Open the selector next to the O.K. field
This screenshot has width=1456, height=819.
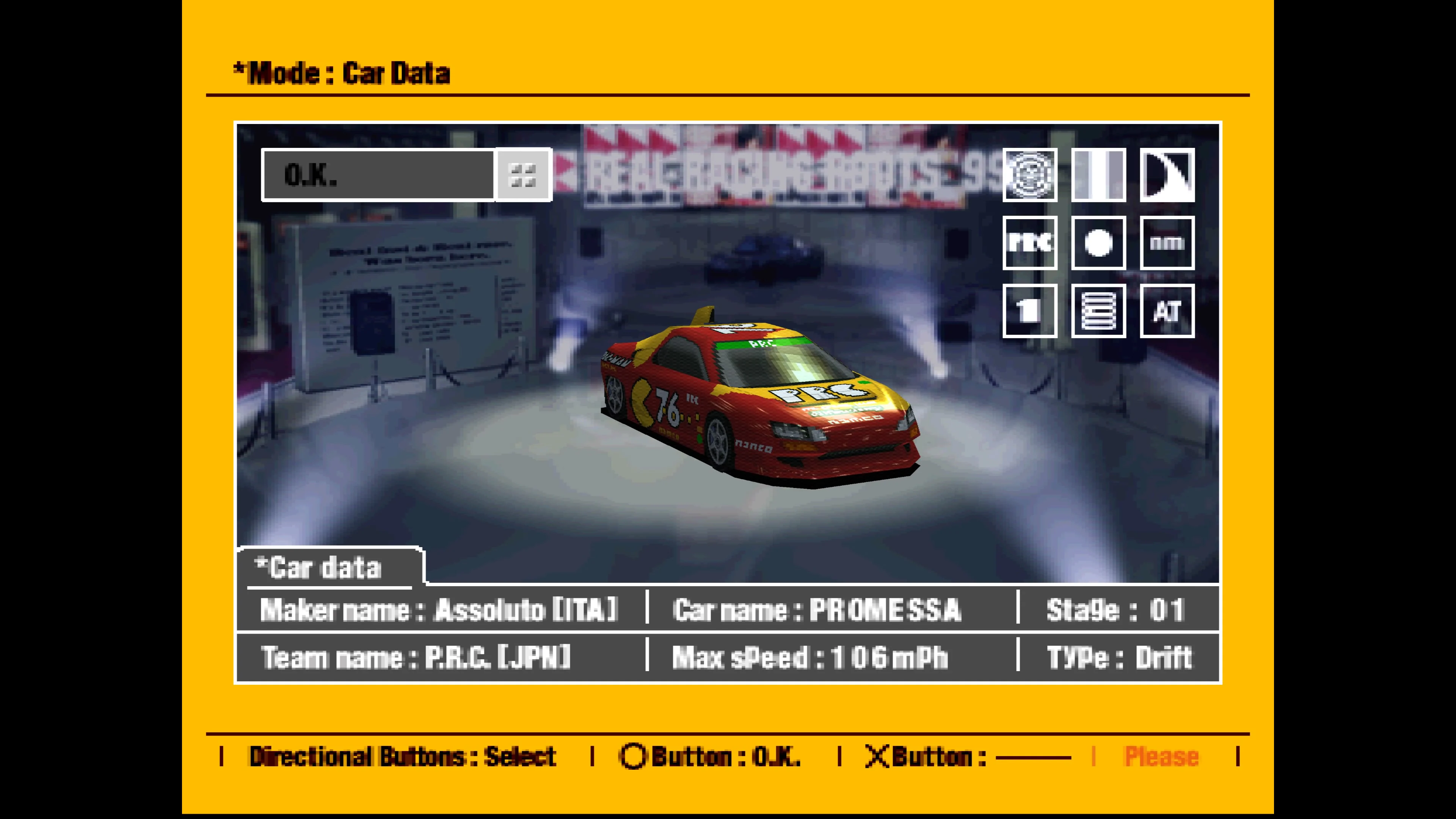click(523, 175)
